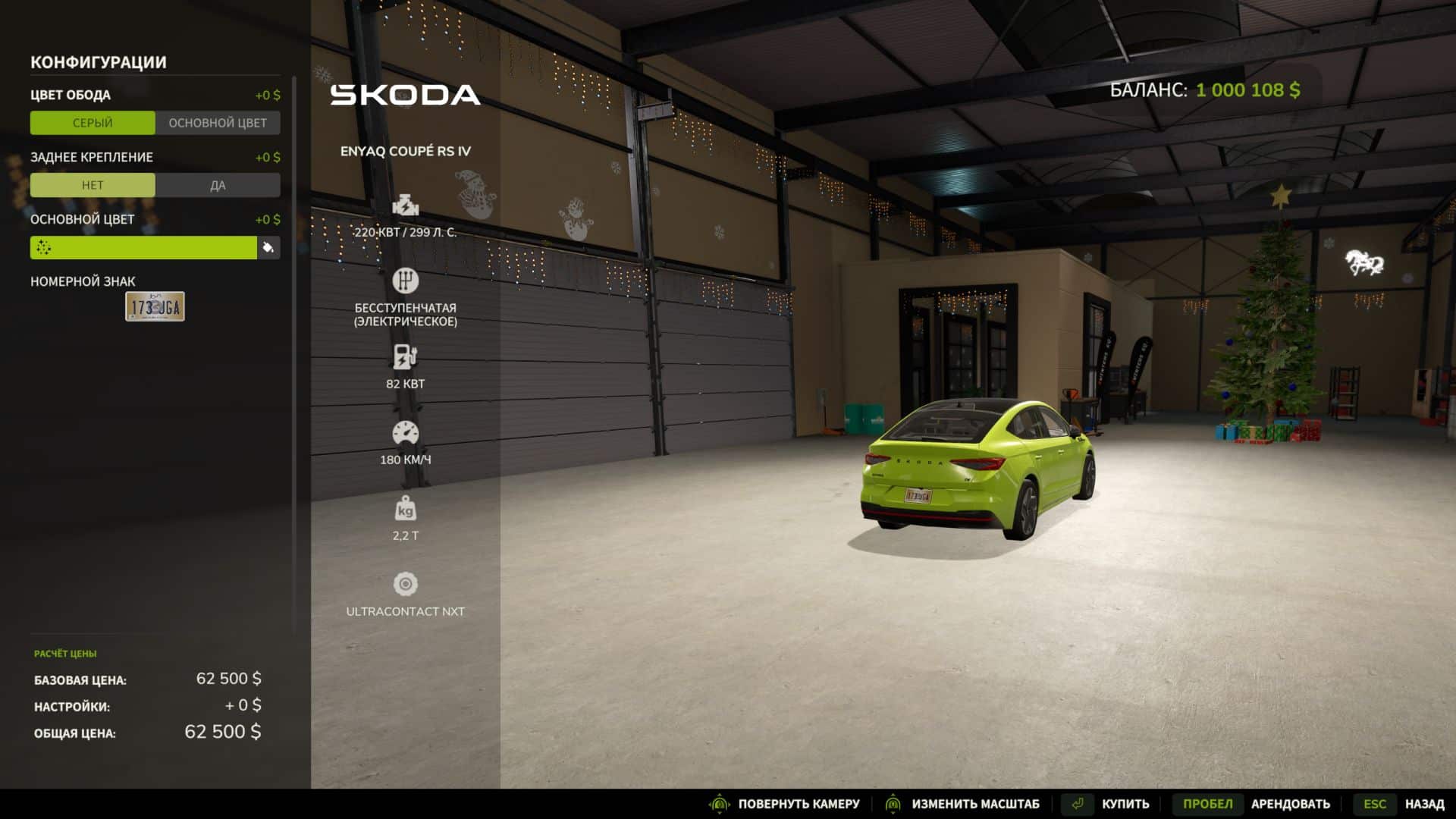The image size is (1456, 819).
Task: Buy the vehicle with Купить
Action: 1125,804
